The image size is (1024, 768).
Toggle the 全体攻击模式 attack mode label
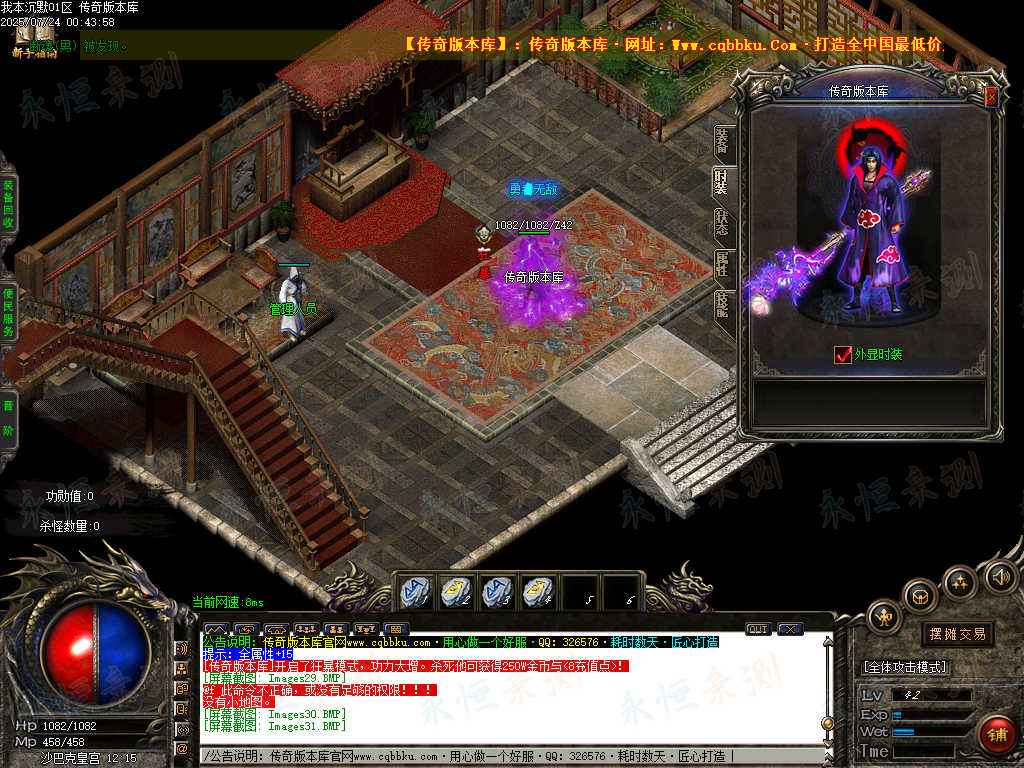click(x=905, y=667)
